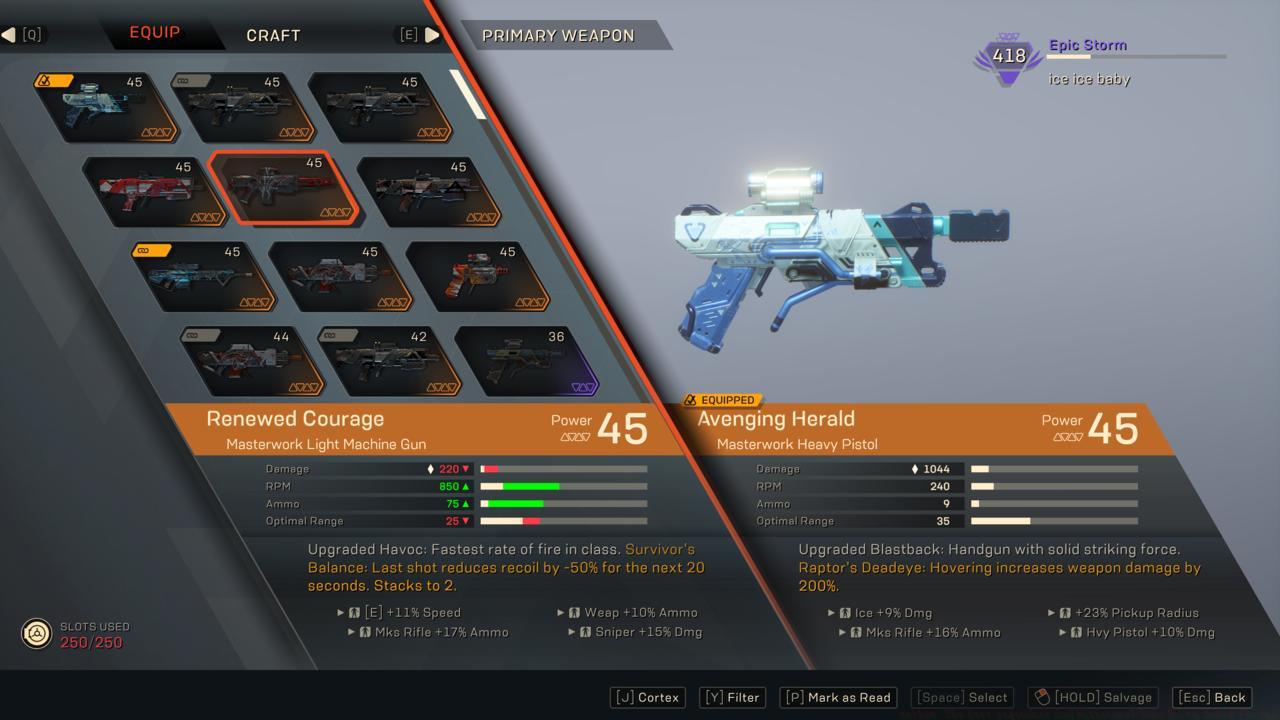Pick the orange heavy pistol slot
The width and height of the screenshot is (1280, 720).
(x=478, y=275)
